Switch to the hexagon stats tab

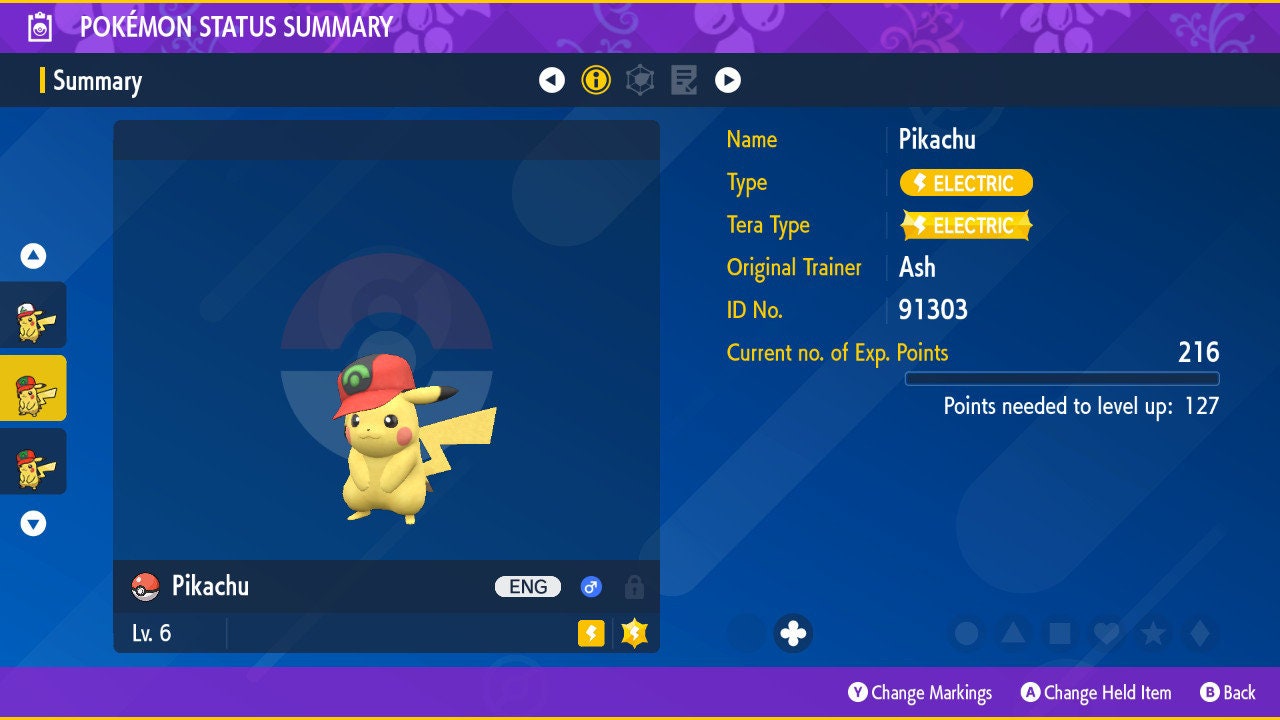point(640,80)
